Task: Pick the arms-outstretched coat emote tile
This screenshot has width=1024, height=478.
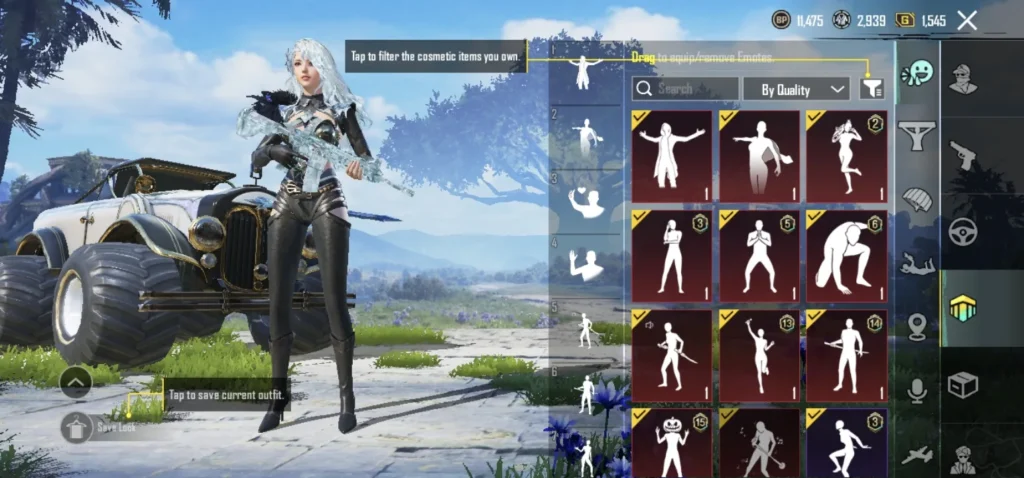Action: [671, 156]
